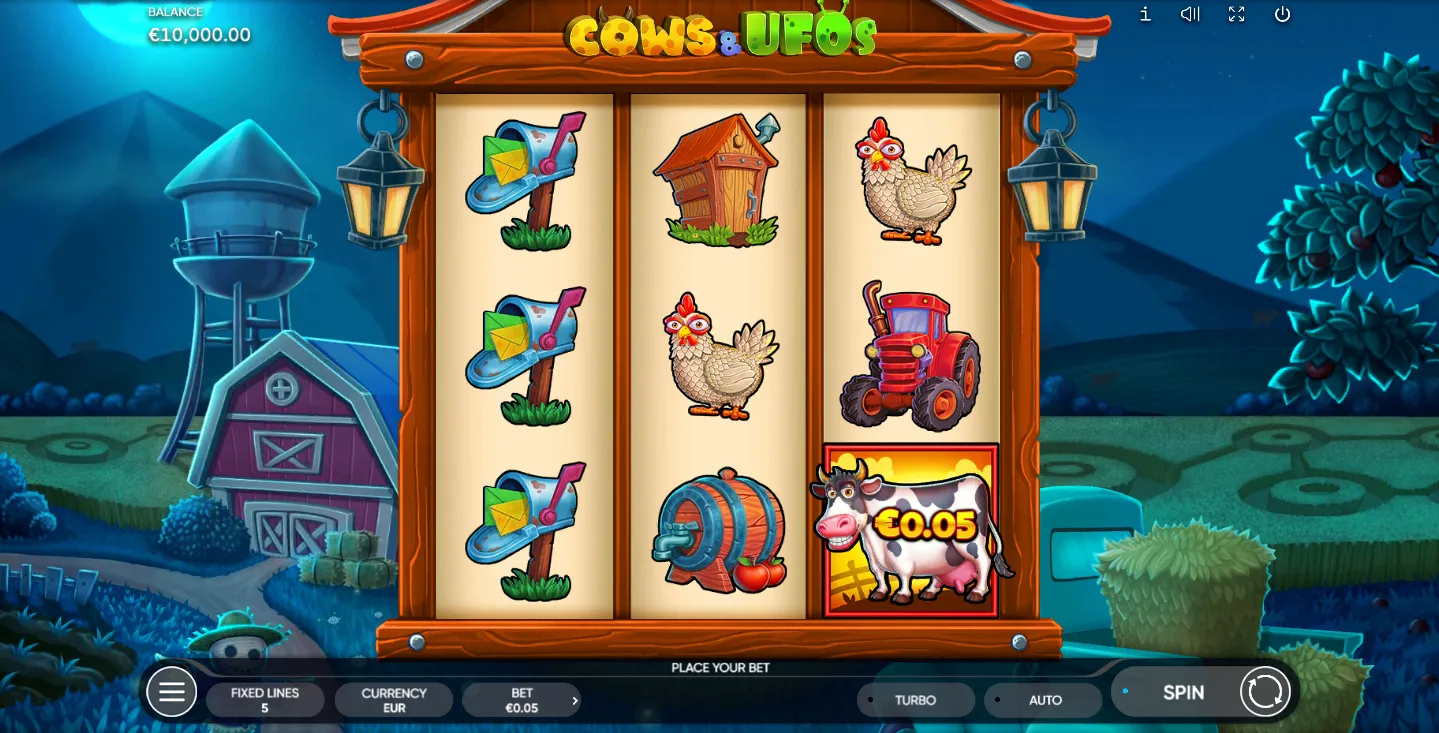Screen dimensions: 1439x733
Task: Click the arrow beside the Bet value
Action: [574, 701]
